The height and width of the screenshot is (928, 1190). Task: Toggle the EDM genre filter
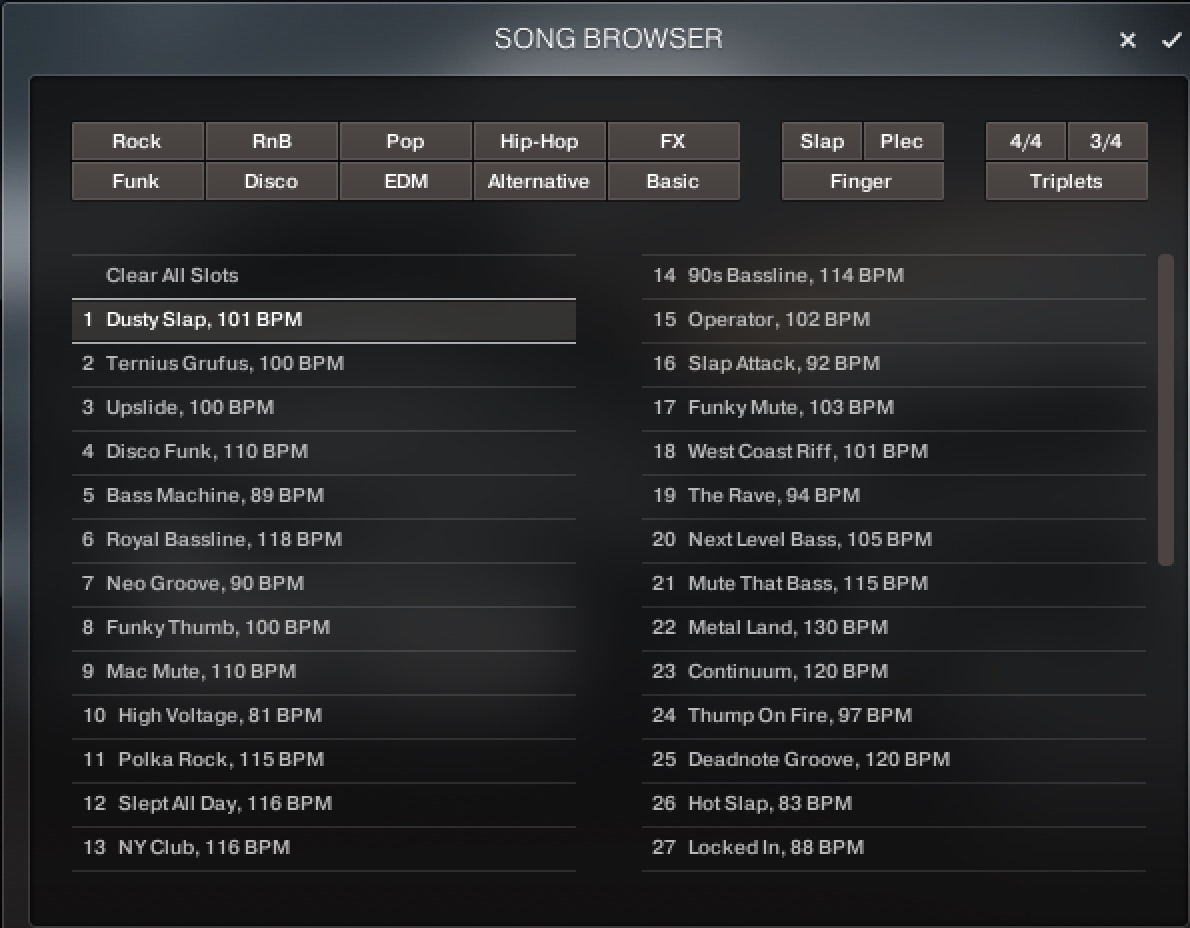[405, 181]
